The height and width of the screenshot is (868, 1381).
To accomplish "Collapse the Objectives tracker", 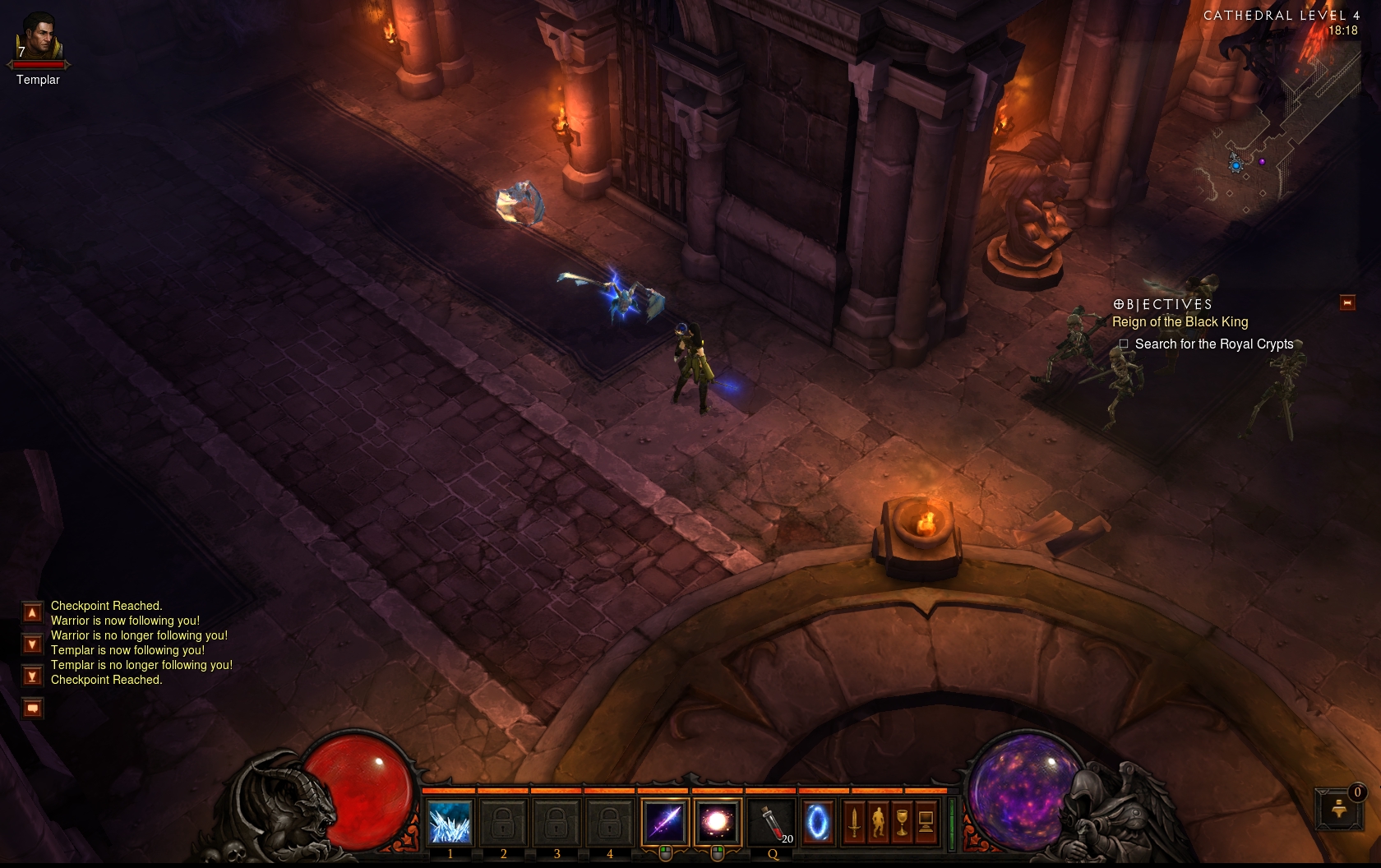I will click(1347, 302).
